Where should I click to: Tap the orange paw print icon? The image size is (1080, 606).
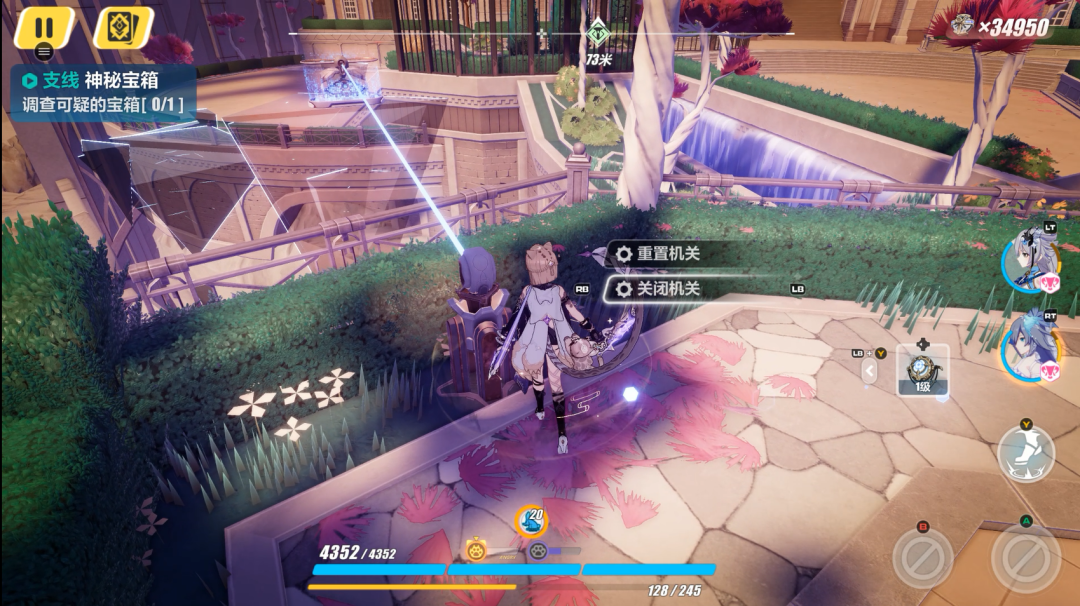pos(476,549)
